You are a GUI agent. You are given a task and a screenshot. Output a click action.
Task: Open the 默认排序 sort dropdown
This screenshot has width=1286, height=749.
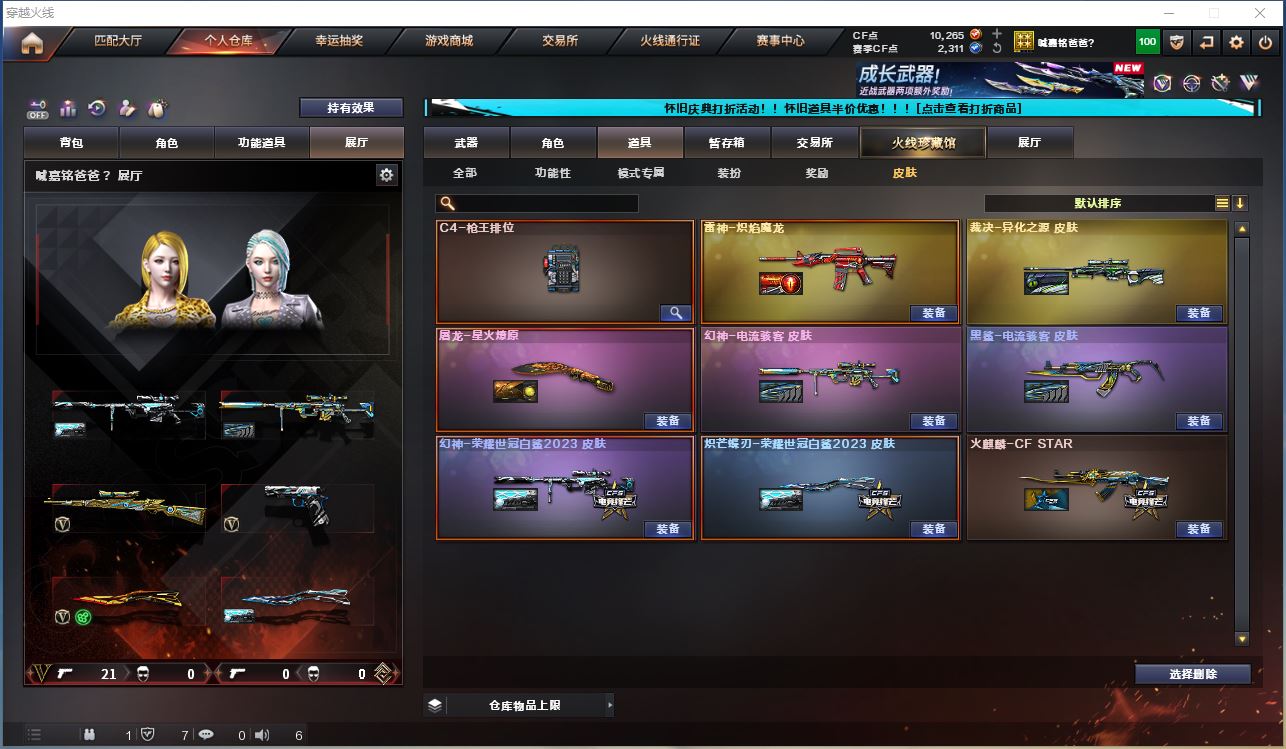pyautogui.click(x=1098, y=203)
